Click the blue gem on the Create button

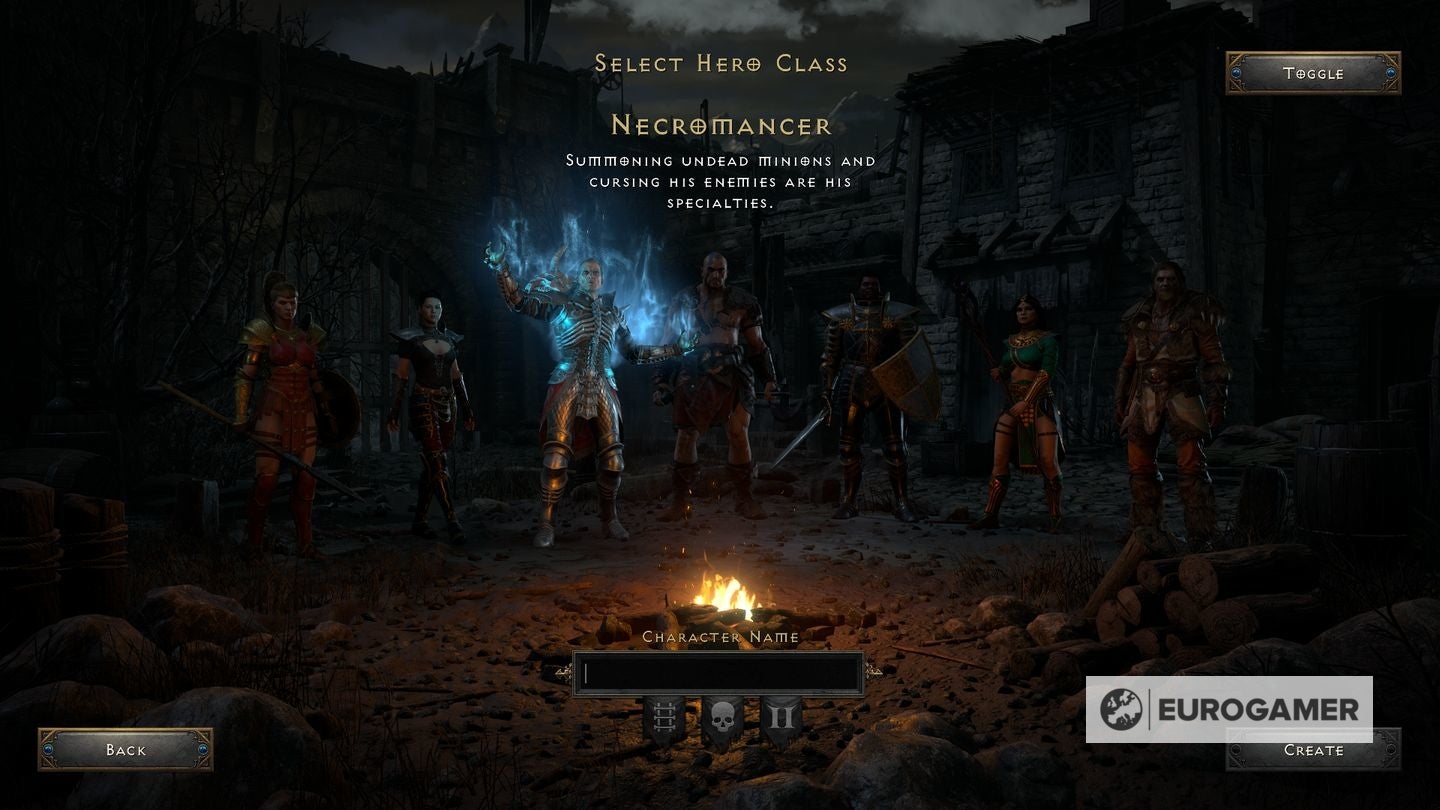tap(1237, 750)
